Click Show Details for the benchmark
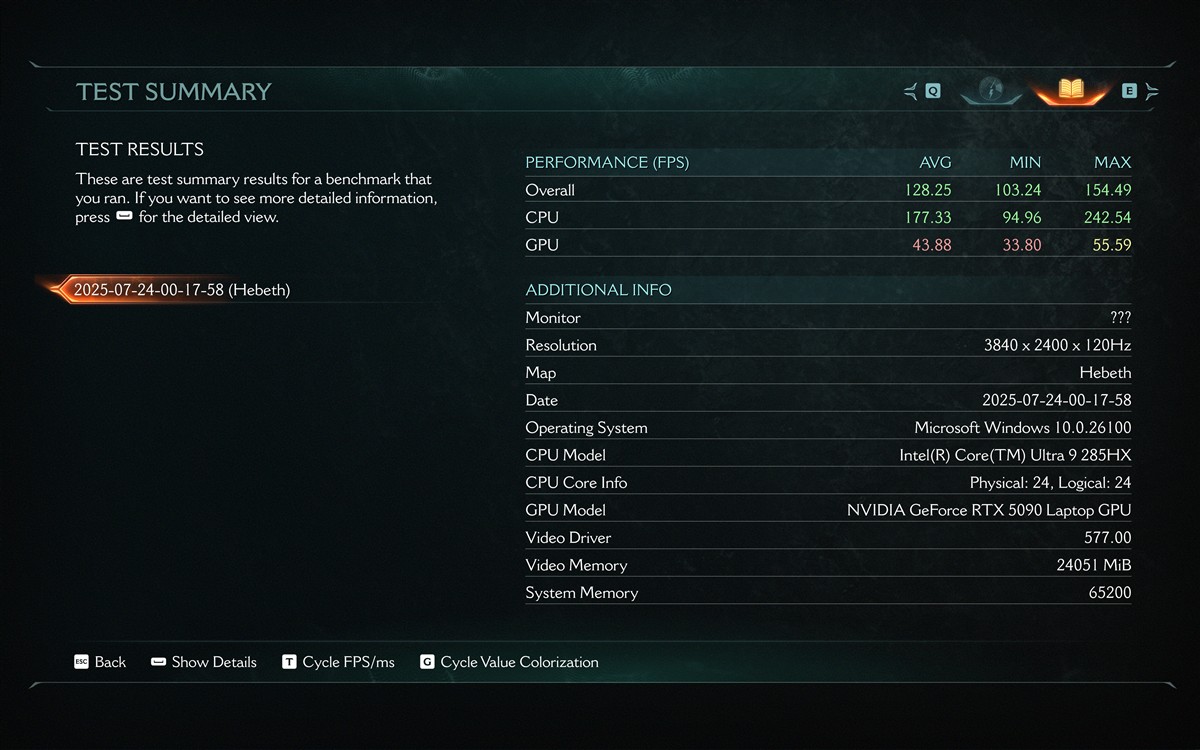 click(204, 662)
